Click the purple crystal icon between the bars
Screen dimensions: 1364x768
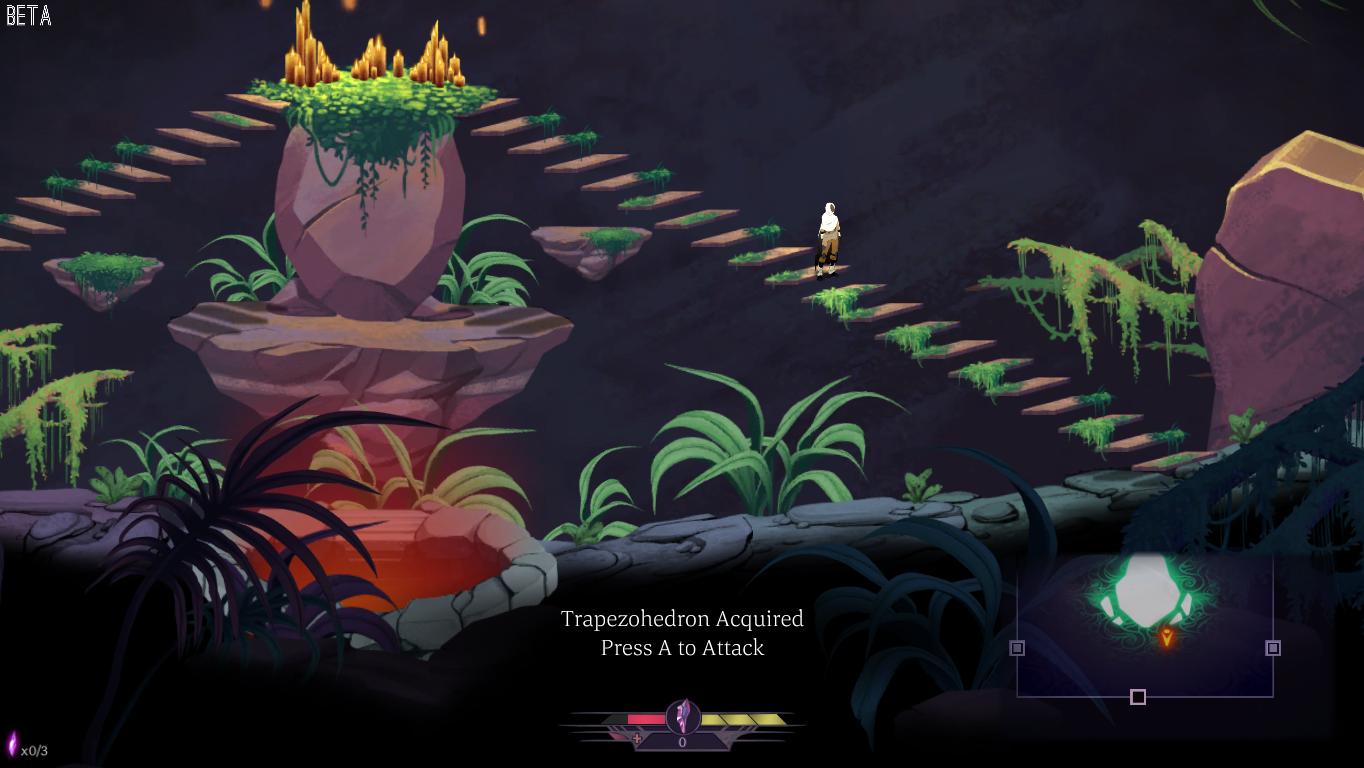[683, 716]
